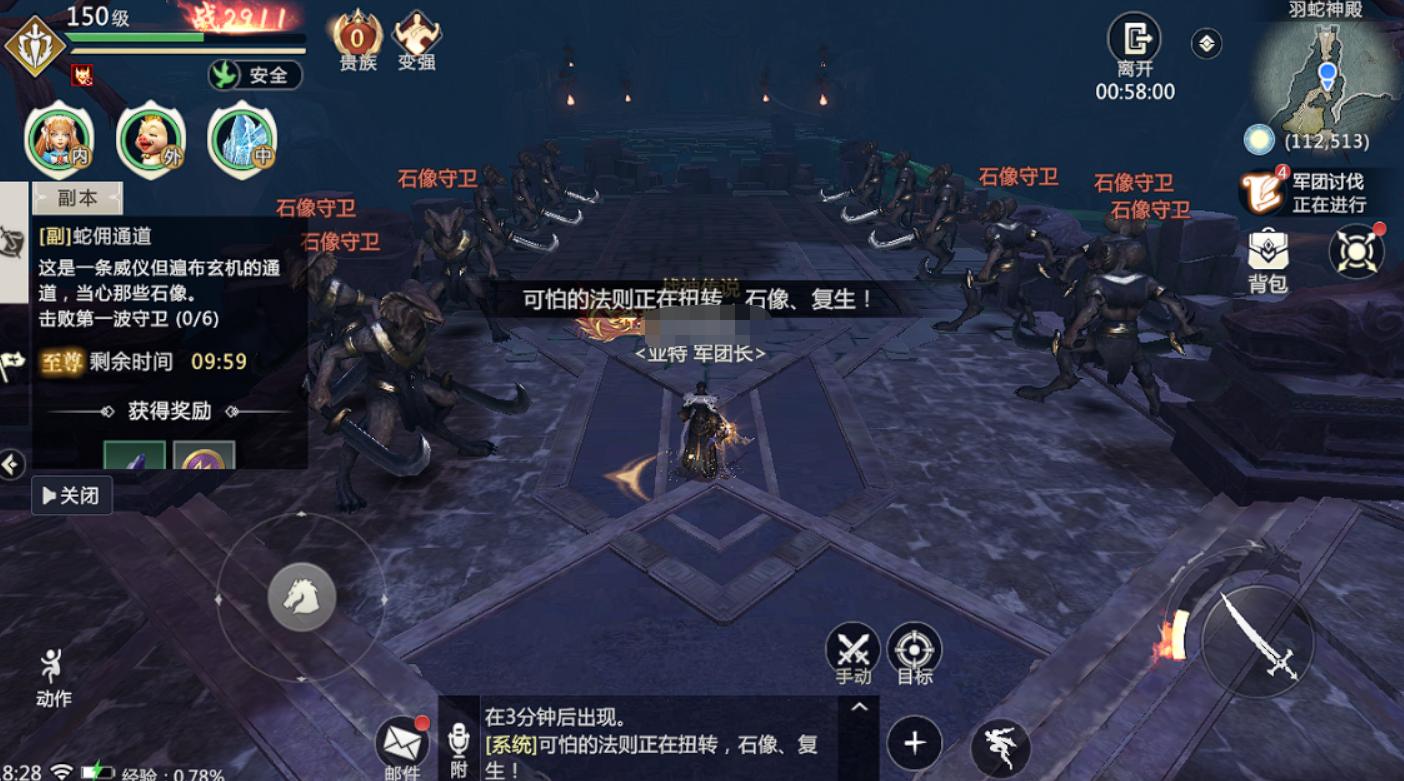The height and width of the screenshot is (781, 1404).
Task: Expand chat with the plus button
Action: coord(916,743)
